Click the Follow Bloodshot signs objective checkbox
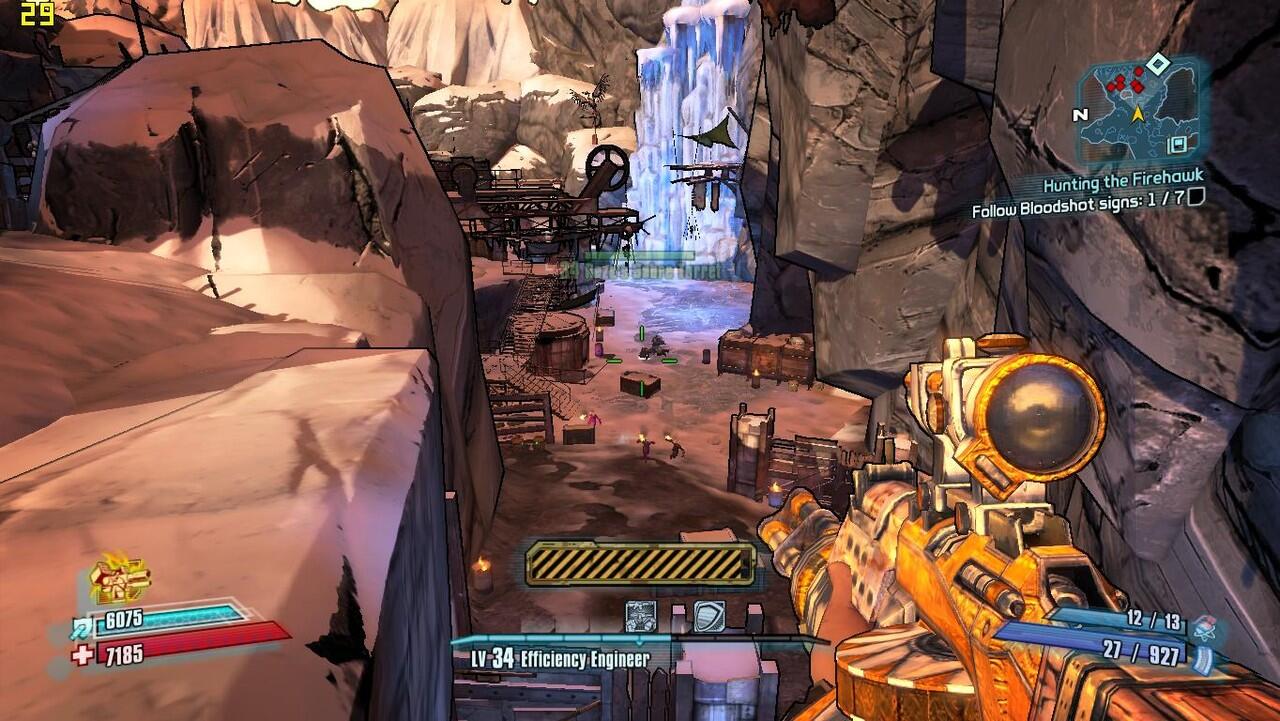This screenshot has width=1280, height=721. pos(1196,197)
